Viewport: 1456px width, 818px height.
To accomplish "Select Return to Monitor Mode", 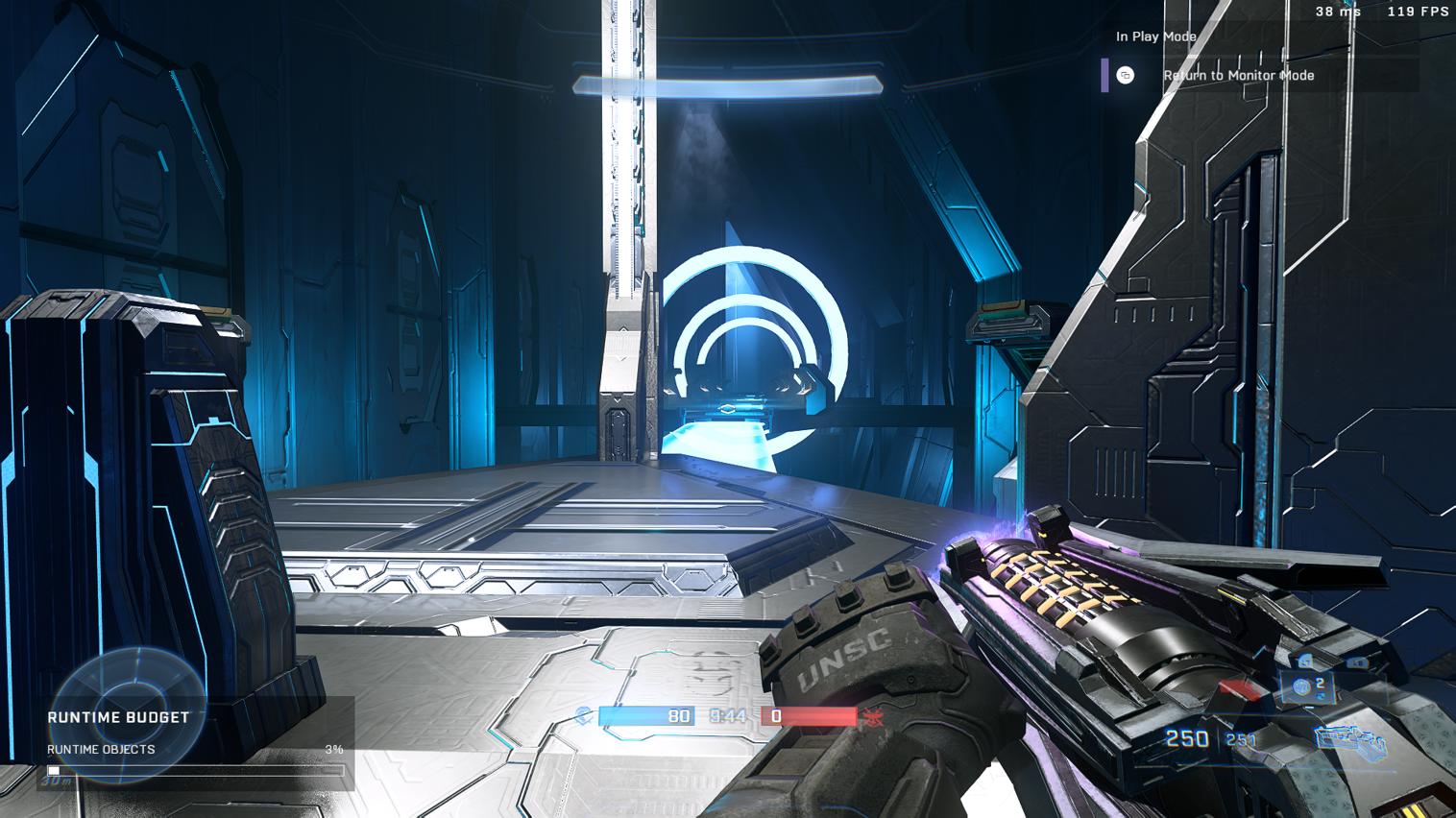I will point(1238,75).
